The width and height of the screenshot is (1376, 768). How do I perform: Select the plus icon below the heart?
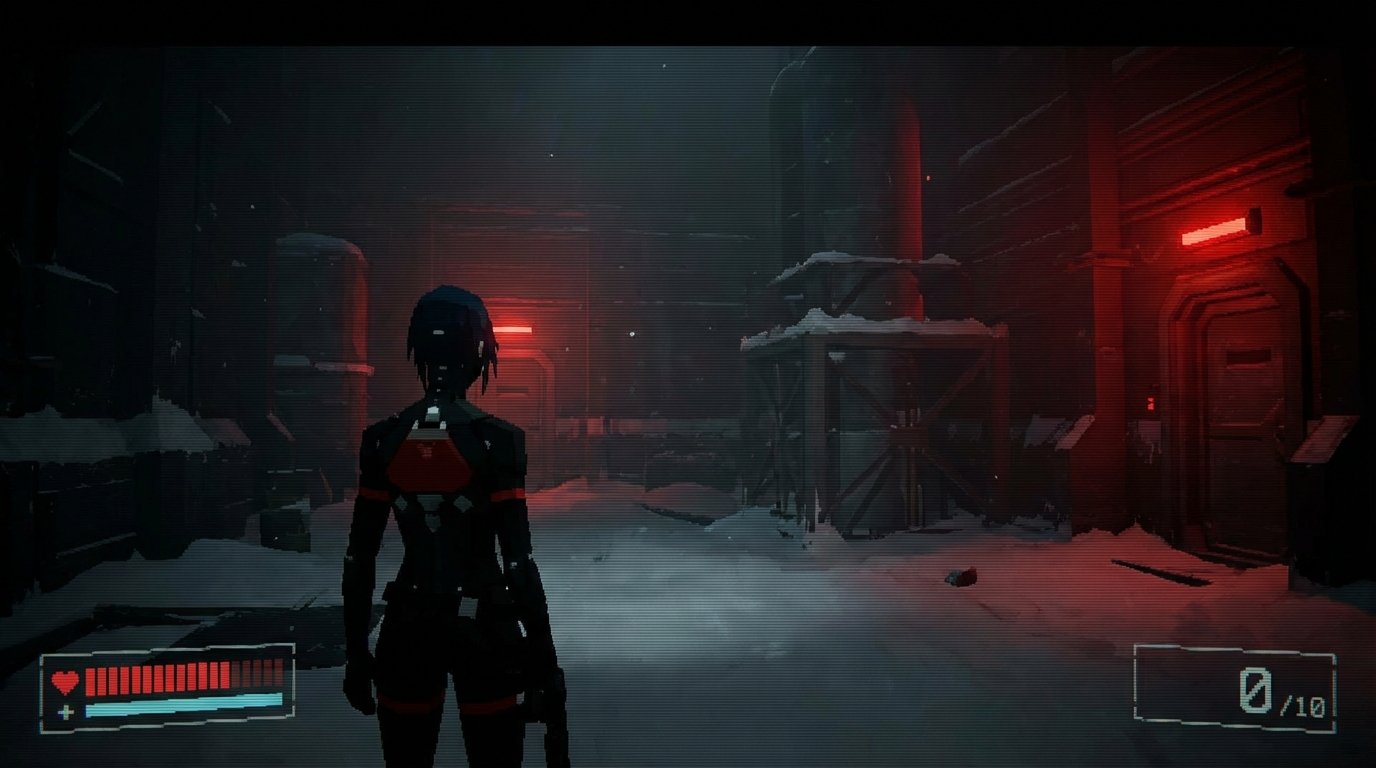pos(66,711)
